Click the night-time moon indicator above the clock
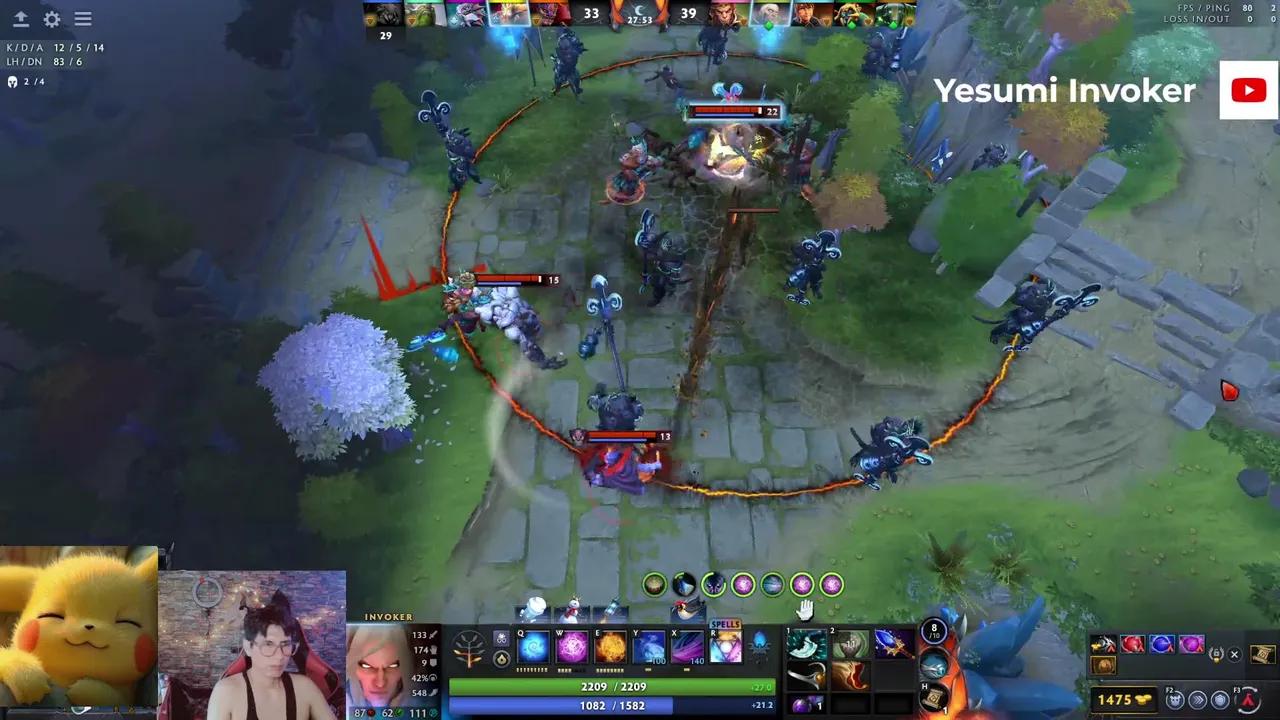1280x720 pixels. click(x=639, y=11)
